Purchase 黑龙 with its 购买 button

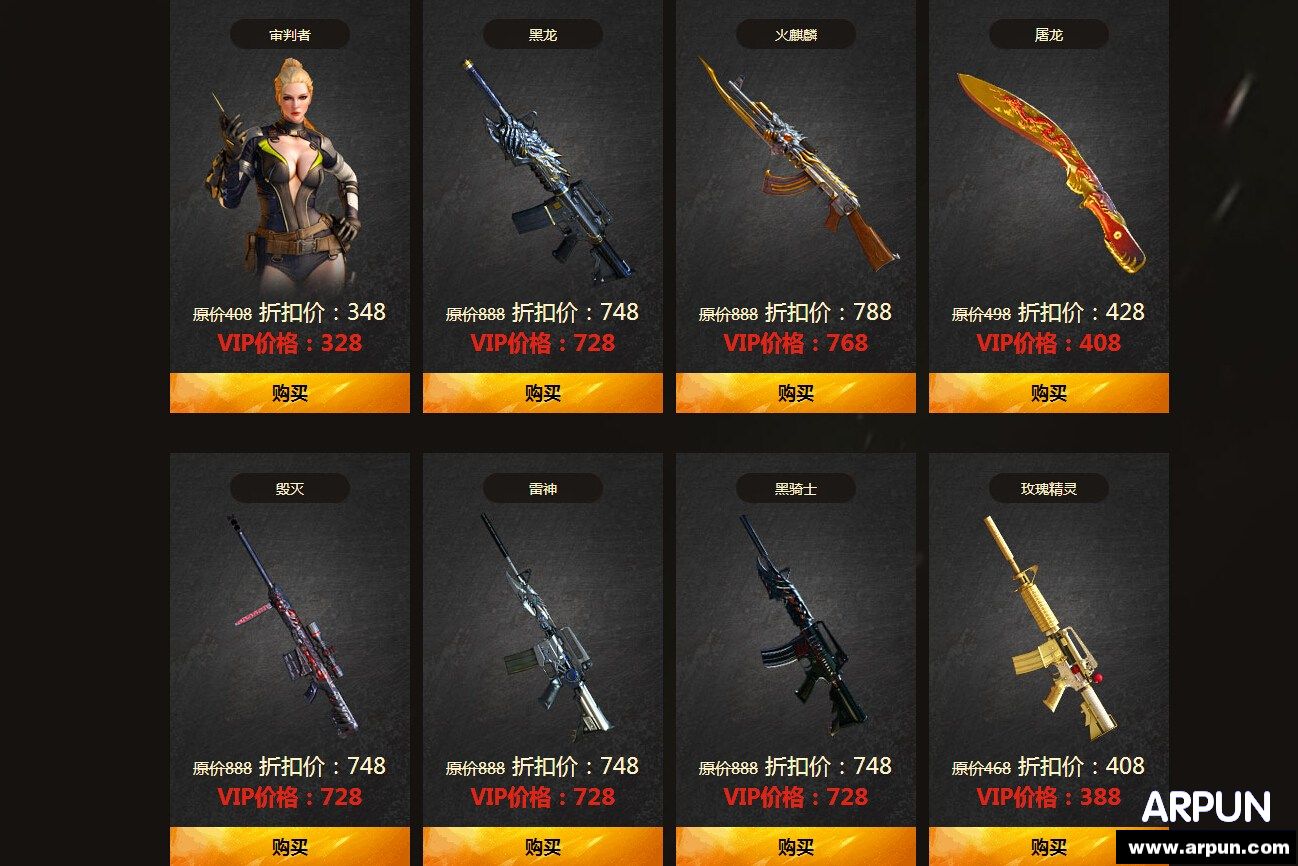point(543,393)
